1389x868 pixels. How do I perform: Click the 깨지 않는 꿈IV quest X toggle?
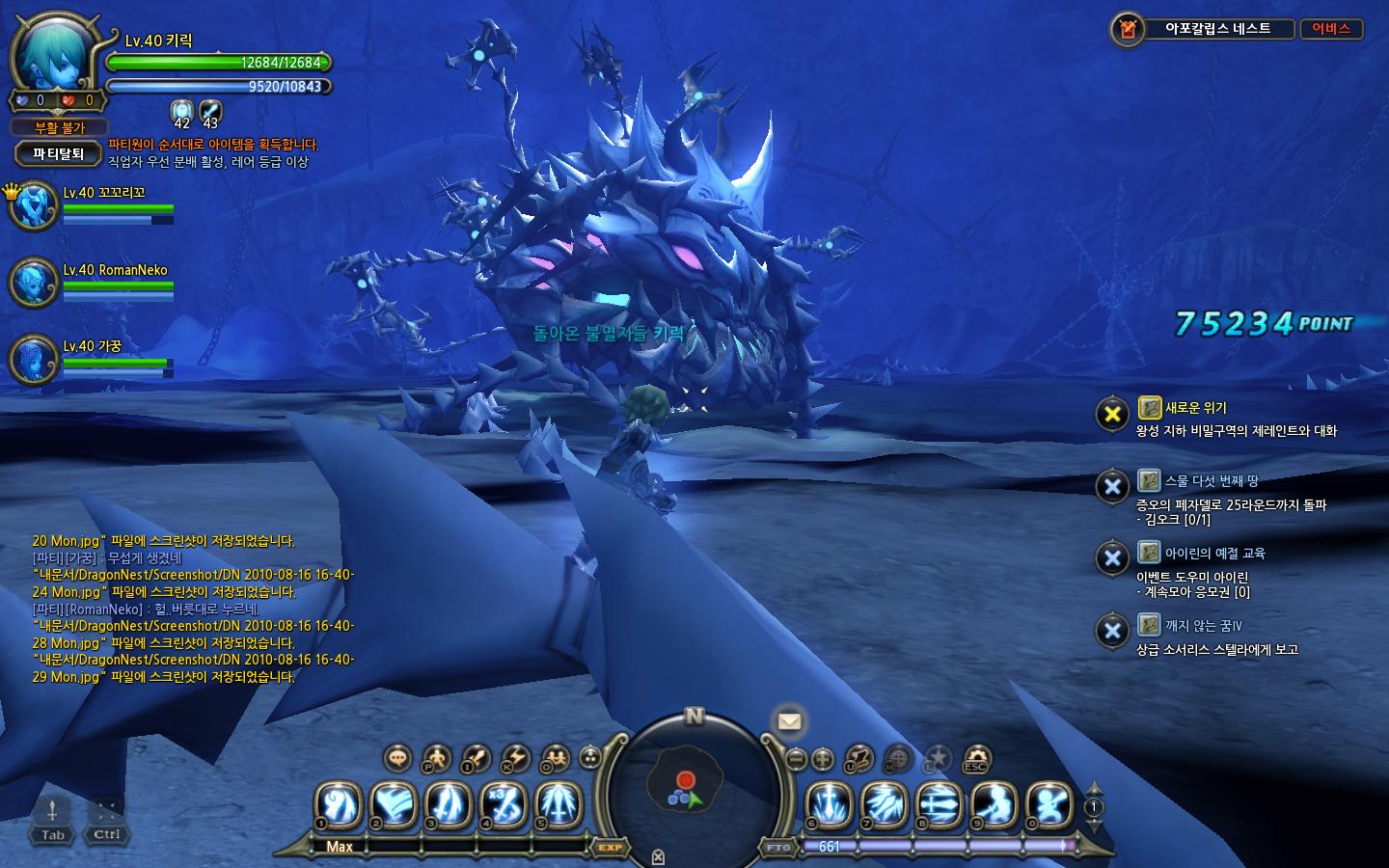click(x=1112, y=631)
